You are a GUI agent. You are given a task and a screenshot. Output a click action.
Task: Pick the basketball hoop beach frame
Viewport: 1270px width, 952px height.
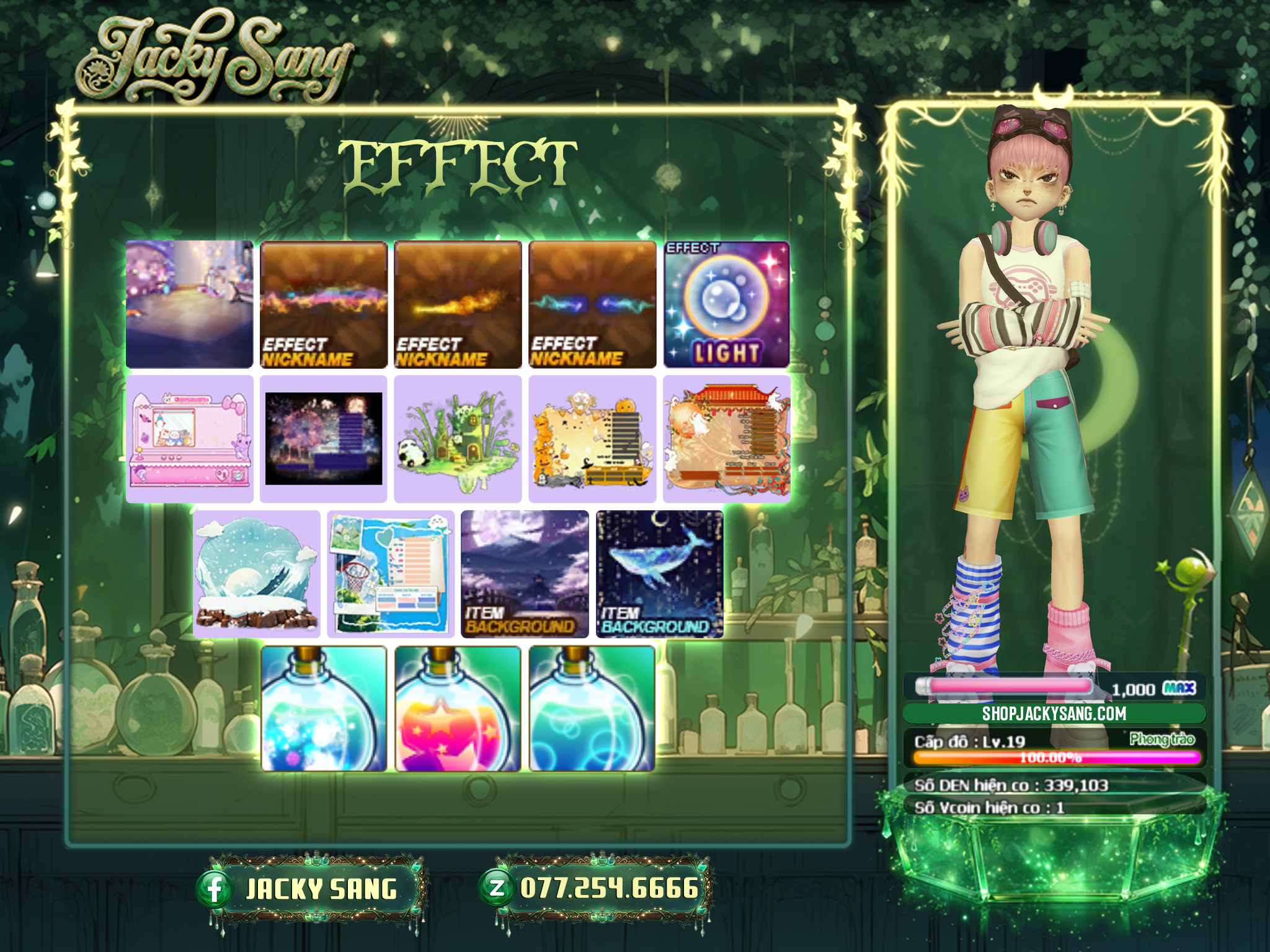point(391,574)
